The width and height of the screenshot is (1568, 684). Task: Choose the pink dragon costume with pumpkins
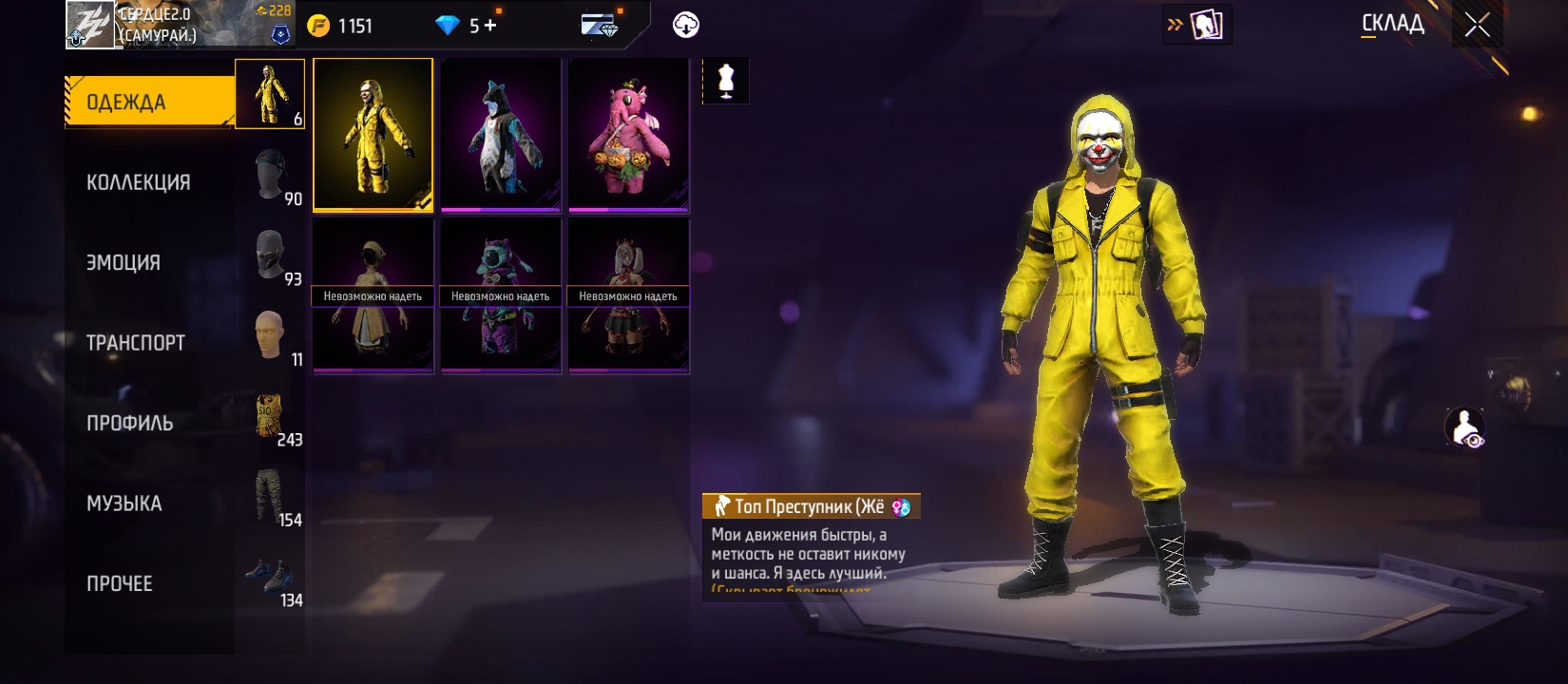[628, 134]
